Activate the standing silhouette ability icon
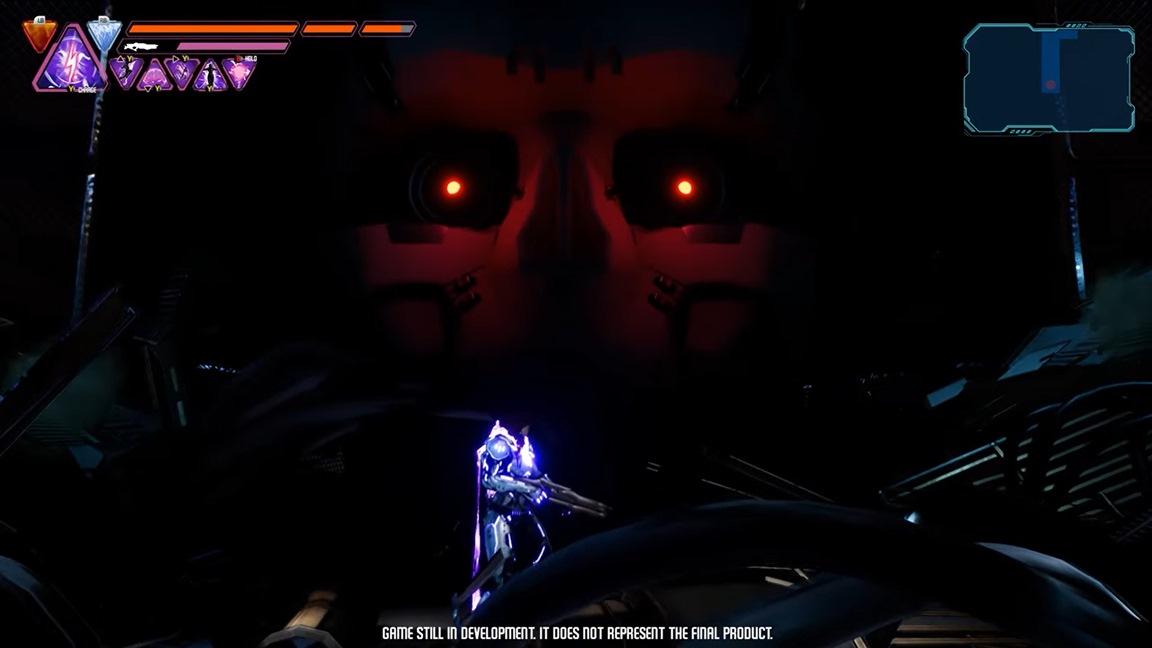Screen dimensions: 1152x648 (210, 76)
